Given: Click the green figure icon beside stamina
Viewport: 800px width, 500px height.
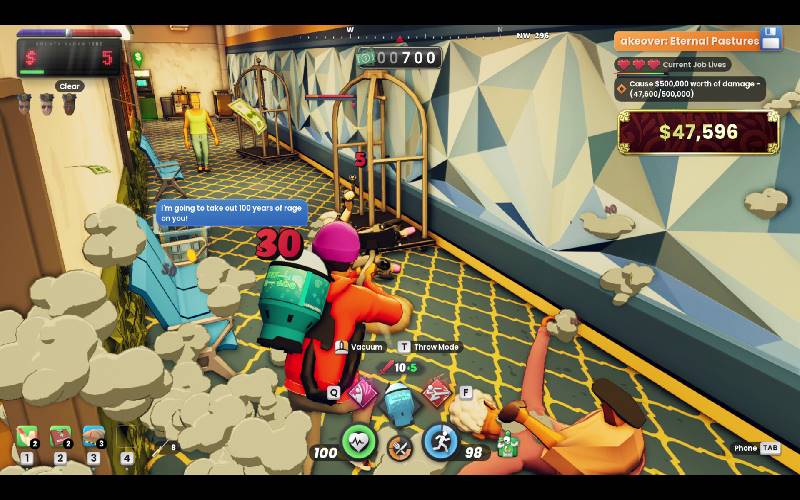Looking at the screenshot, I should 508,442.
